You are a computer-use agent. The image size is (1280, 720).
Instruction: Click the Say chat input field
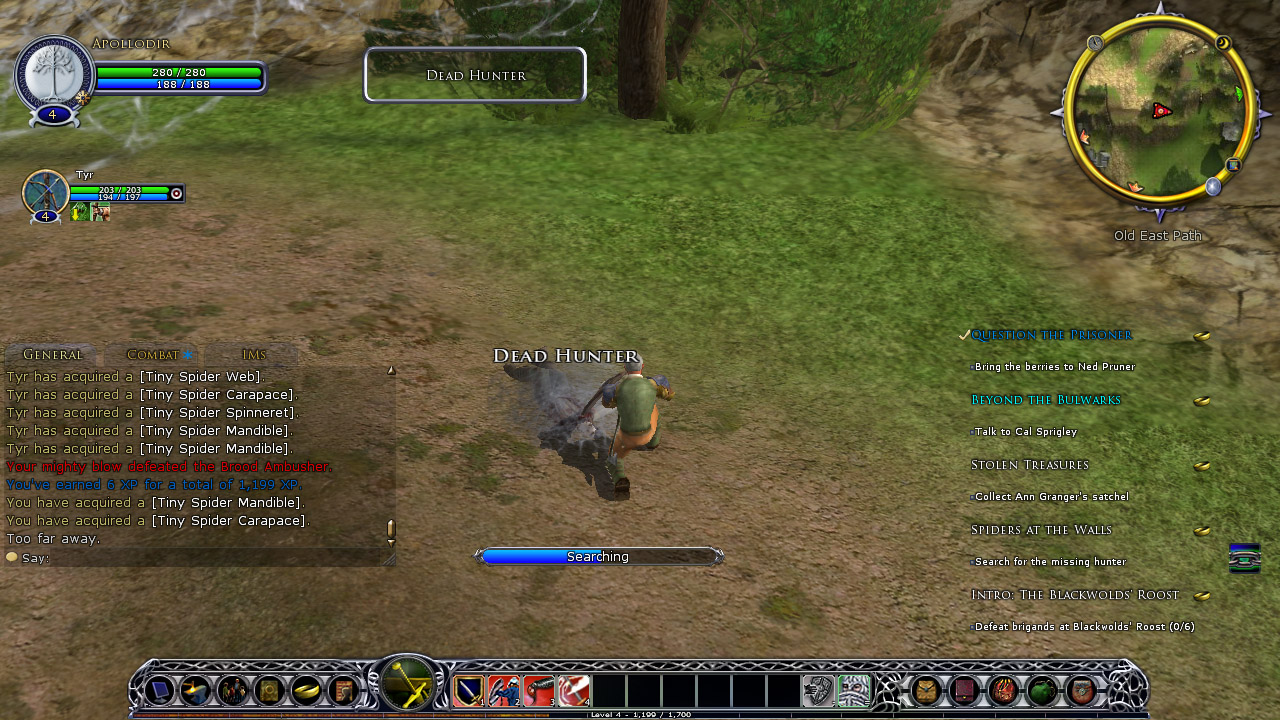click(200, 558)
